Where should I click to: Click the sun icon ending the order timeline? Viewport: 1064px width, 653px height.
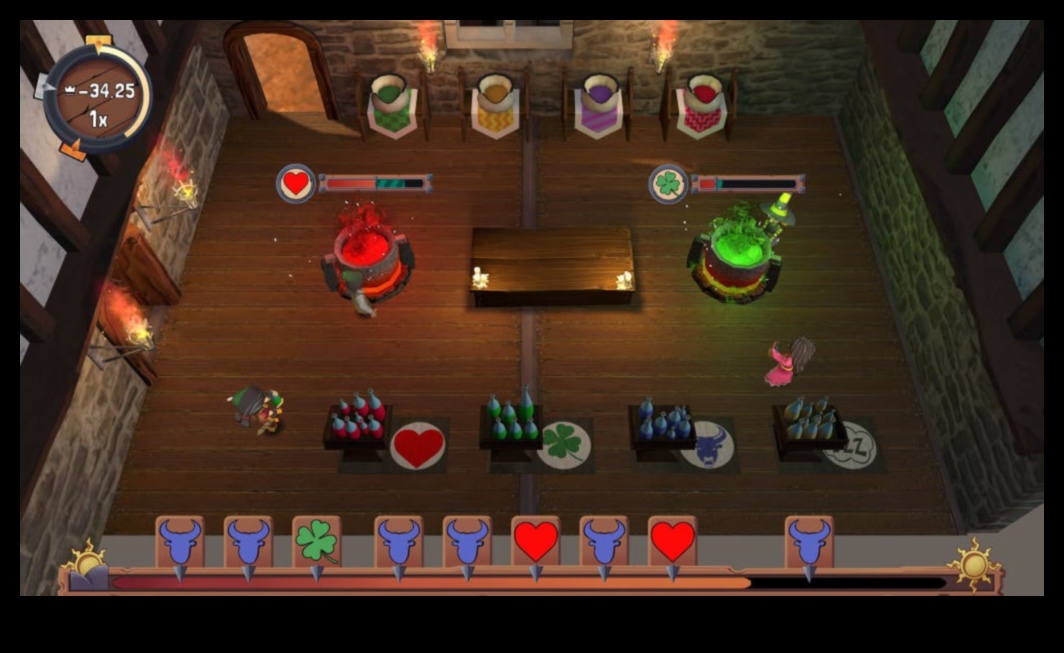(x=974, y=562)
